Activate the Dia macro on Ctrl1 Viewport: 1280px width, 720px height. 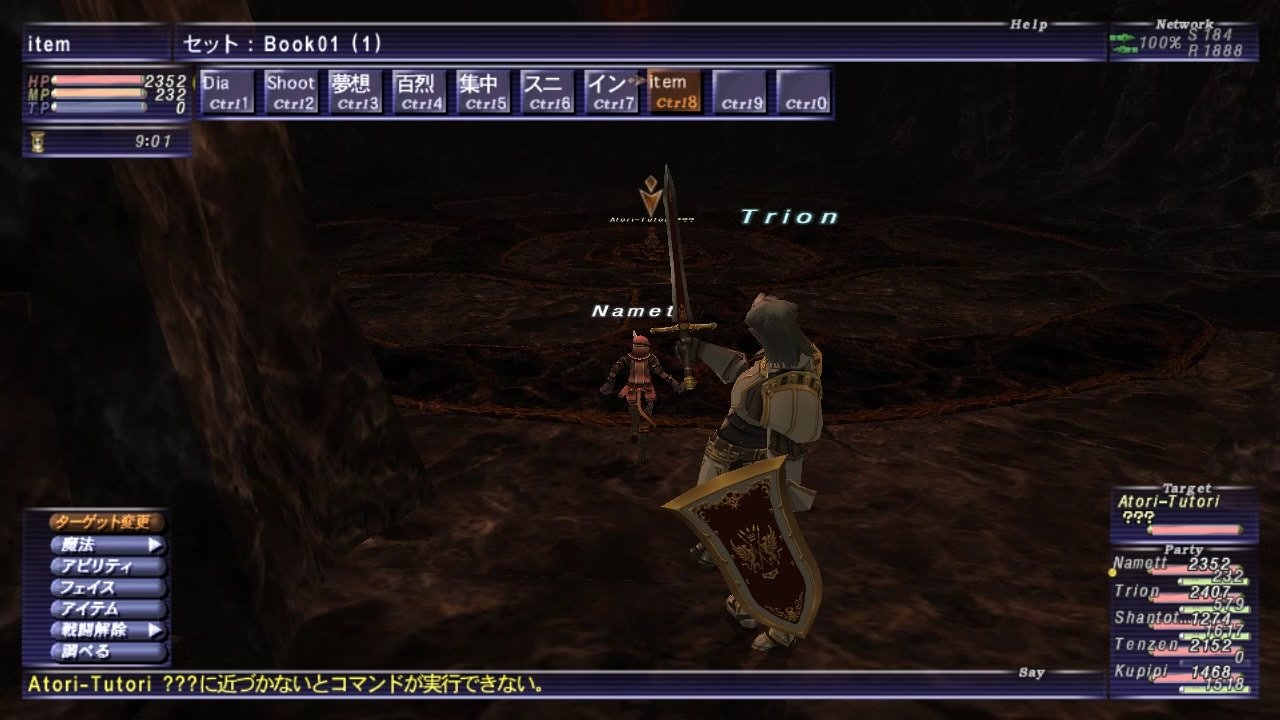226,90
